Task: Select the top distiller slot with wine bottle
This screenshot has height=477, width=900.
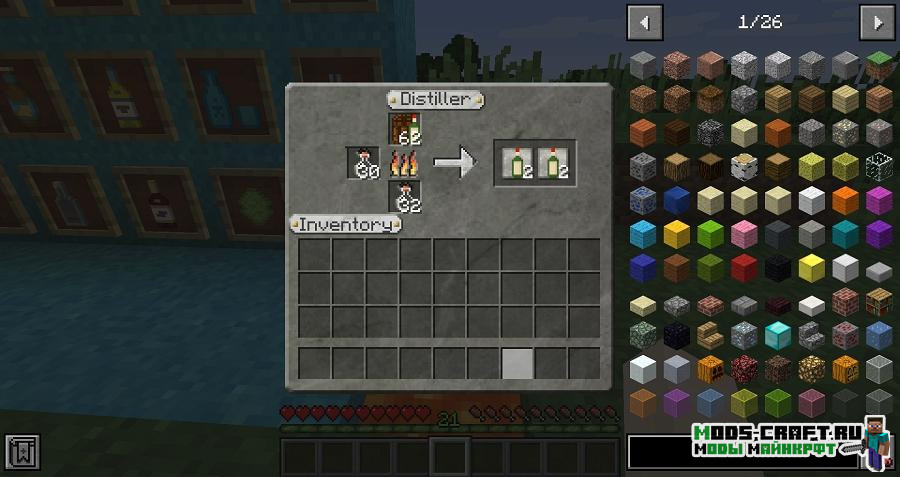Action: [405, 129]
